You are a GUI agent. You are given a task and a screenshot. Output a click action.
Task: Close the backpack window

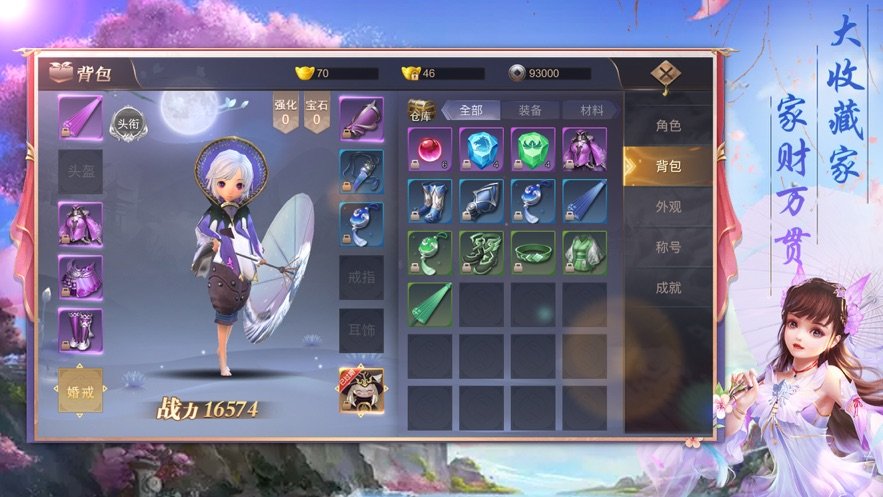coord(665,75)
